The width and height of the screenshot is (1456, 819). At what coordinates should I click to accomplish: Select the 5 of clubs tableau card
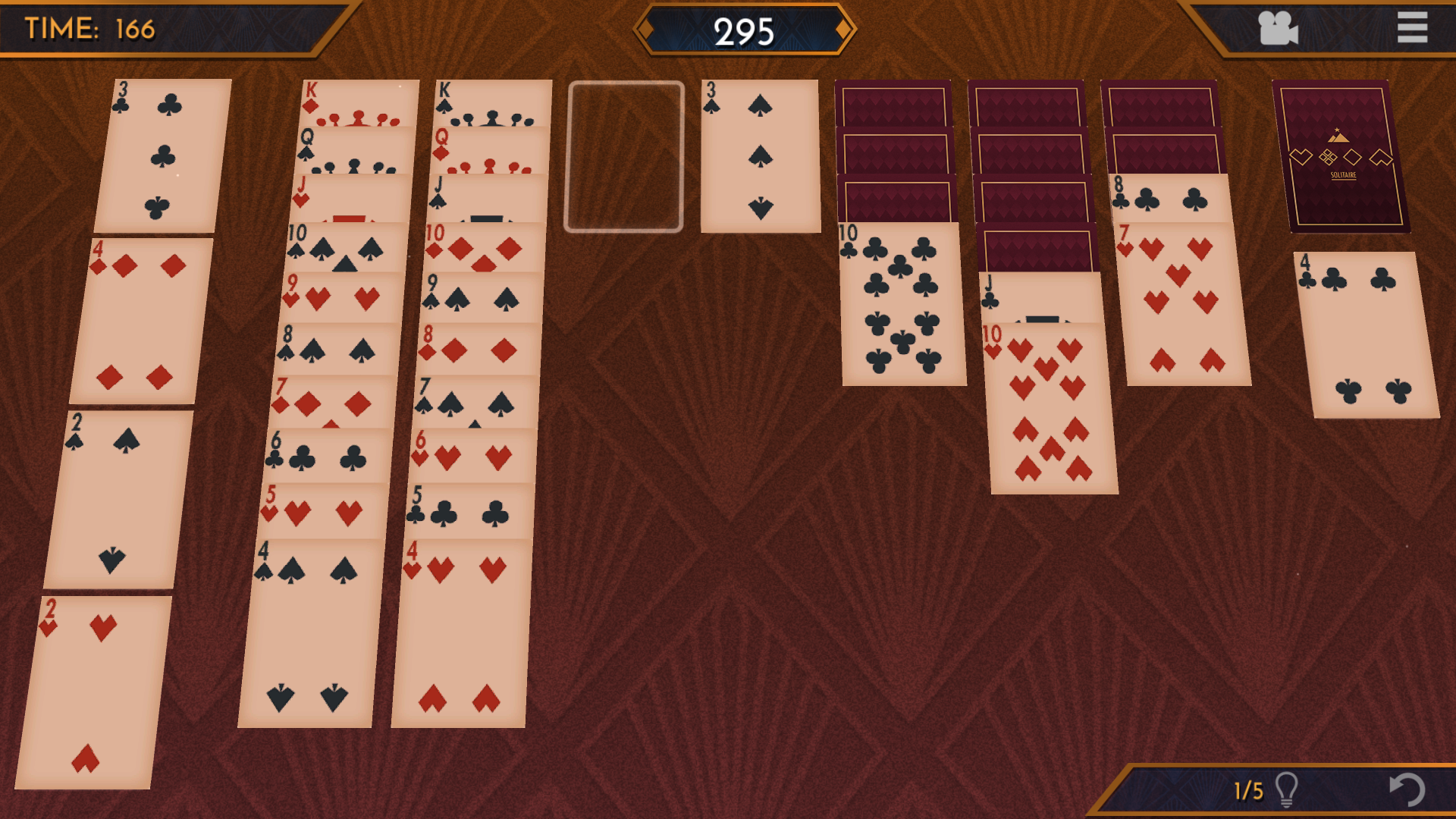470,510
